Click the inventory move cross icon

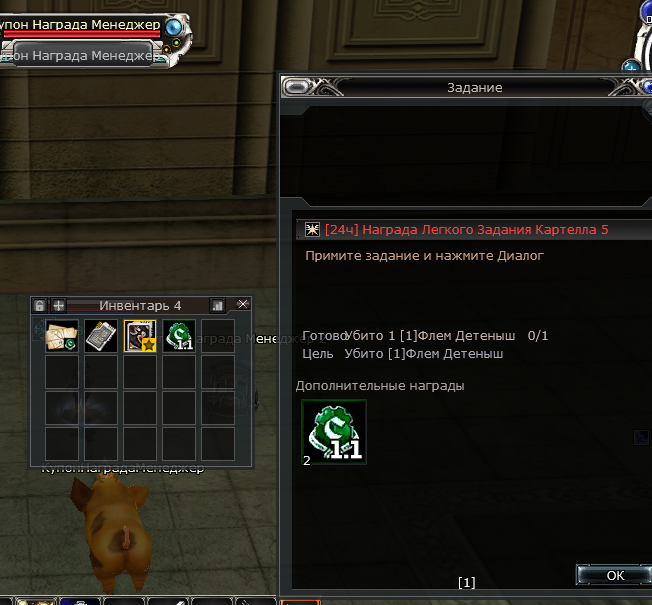click(59, 305)
